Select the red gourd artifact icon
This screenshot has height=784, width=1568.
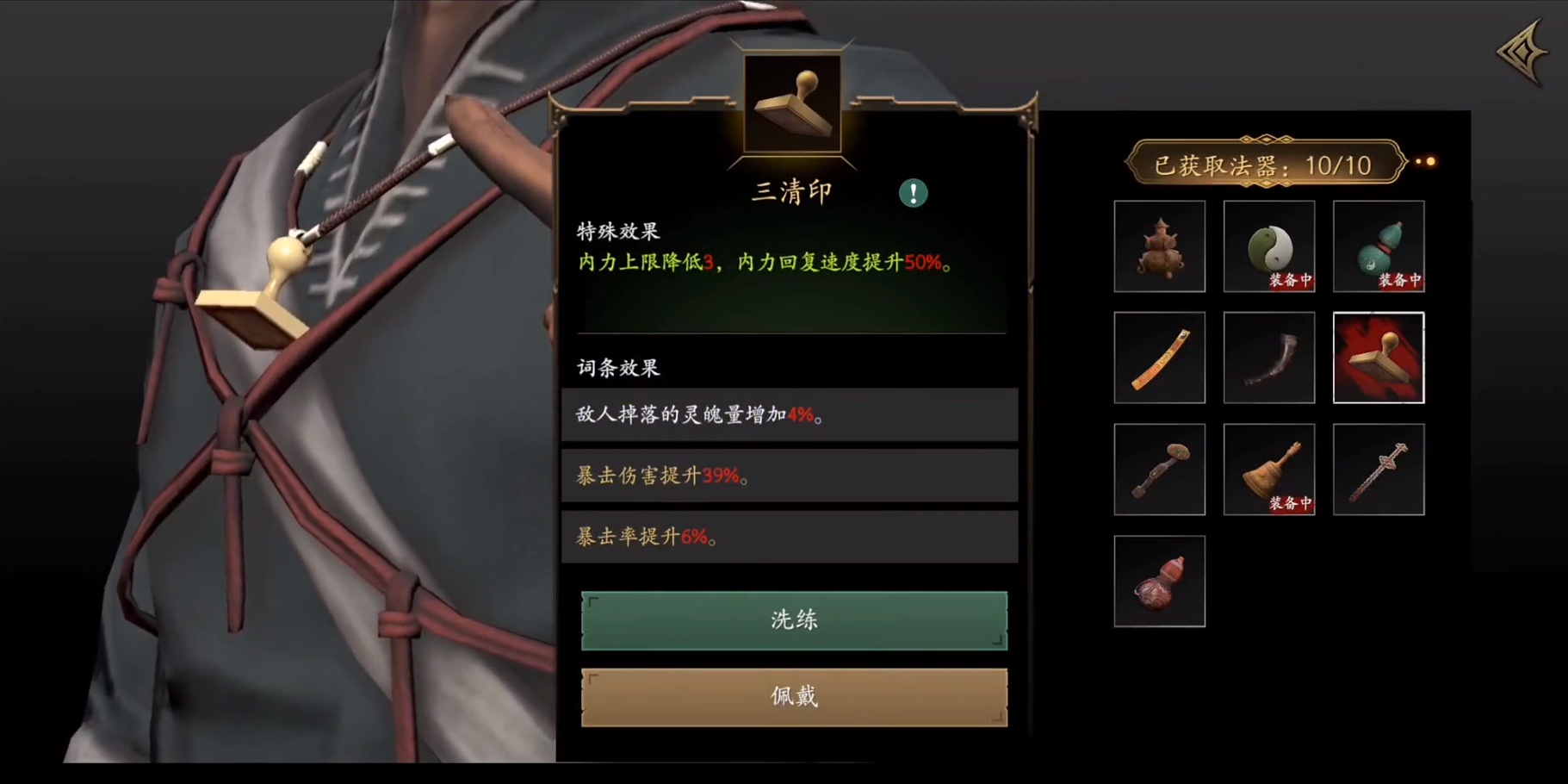coord(1159,580)
